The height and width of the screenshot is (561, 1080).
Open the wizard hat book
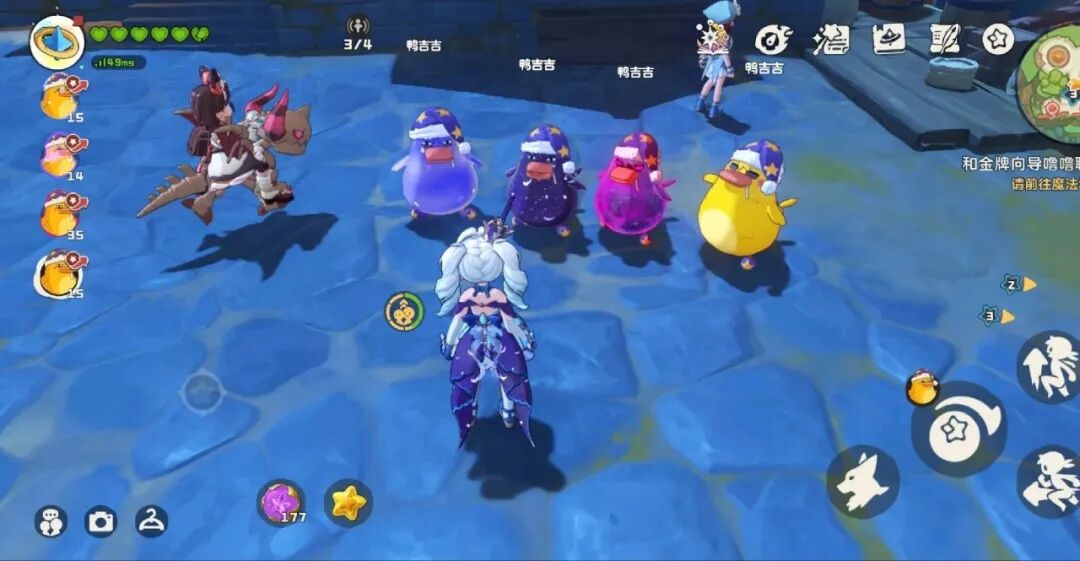[x=888, y=39]
